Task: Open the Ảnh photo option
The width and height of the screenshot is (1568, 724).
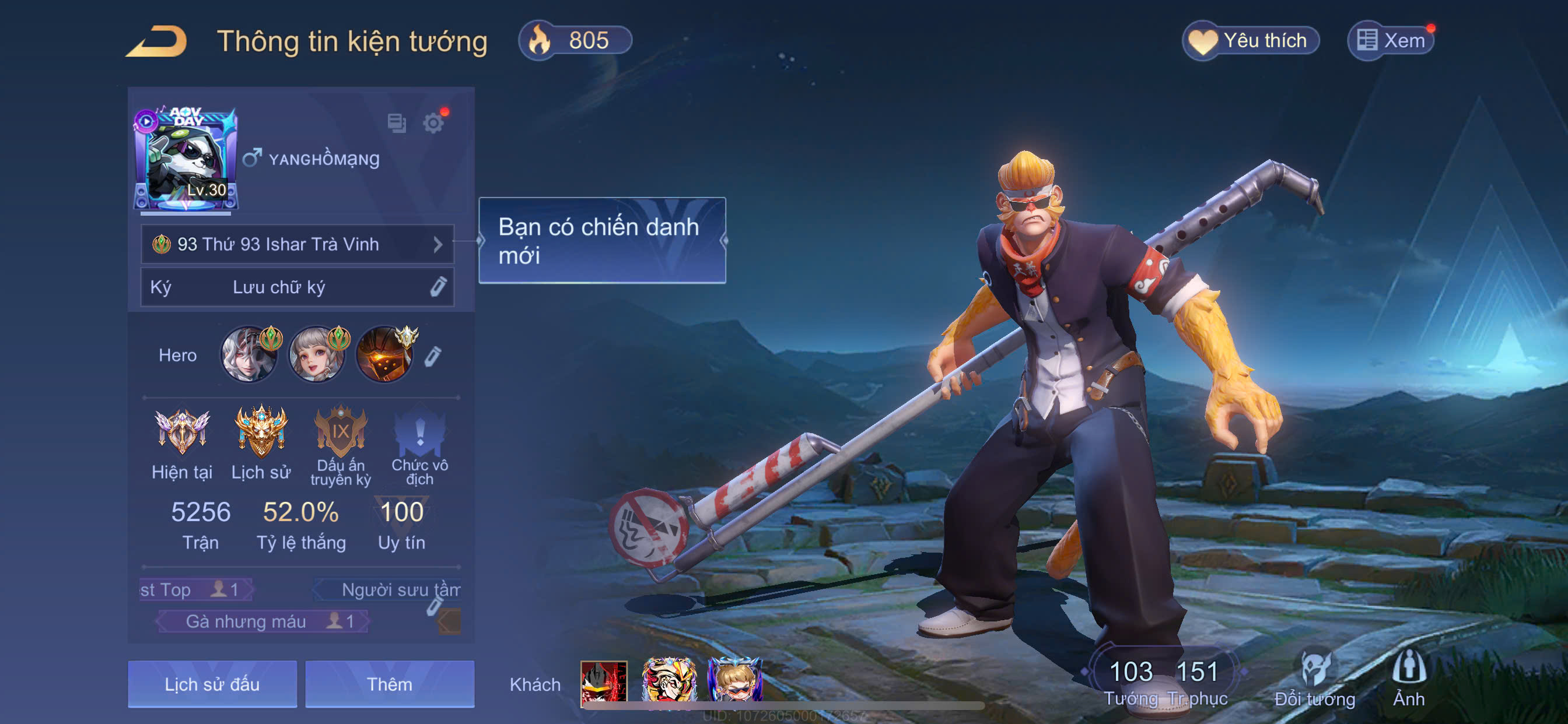Action: 1409,680
